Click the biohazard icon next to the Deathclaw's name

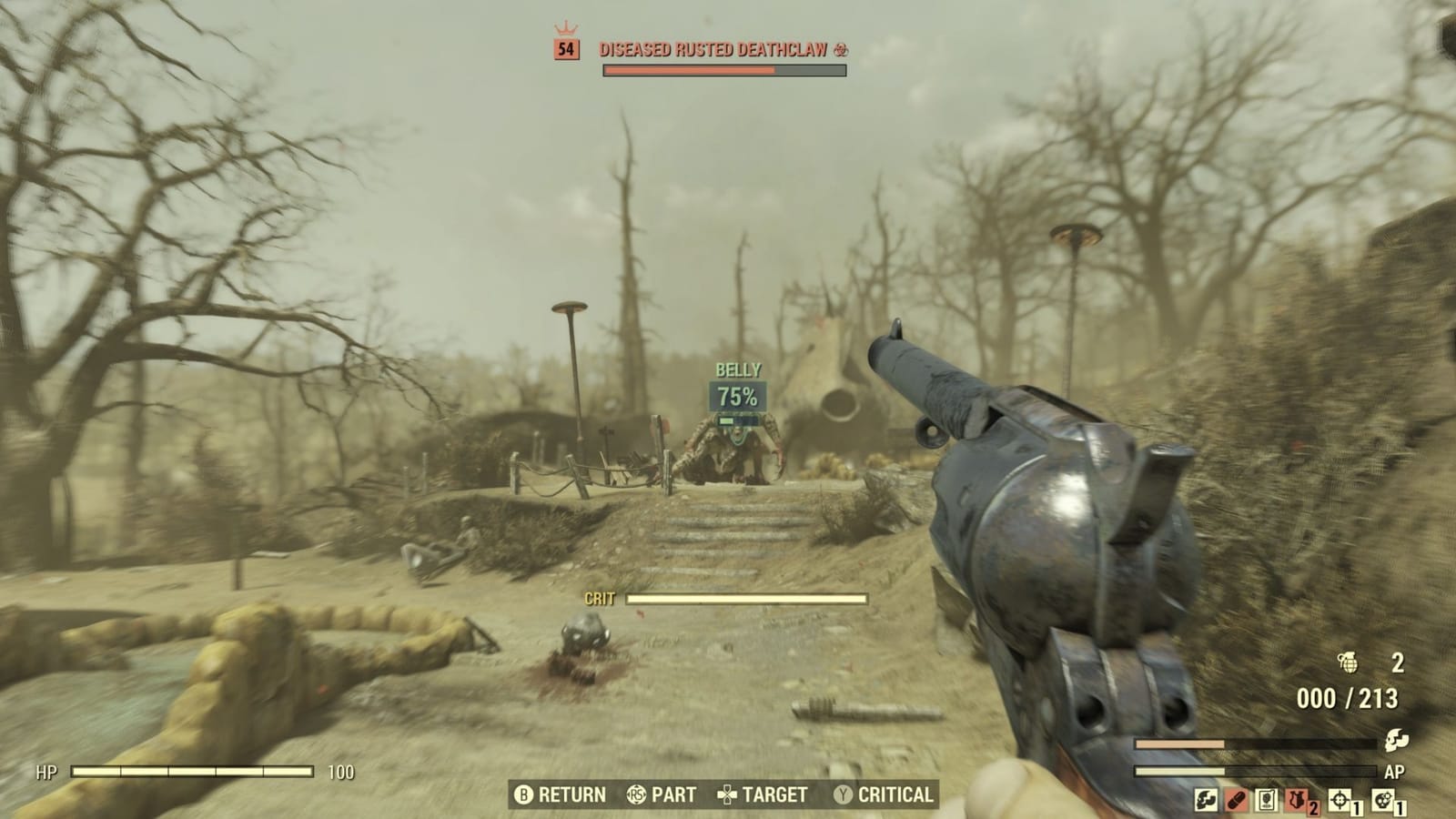844,52
